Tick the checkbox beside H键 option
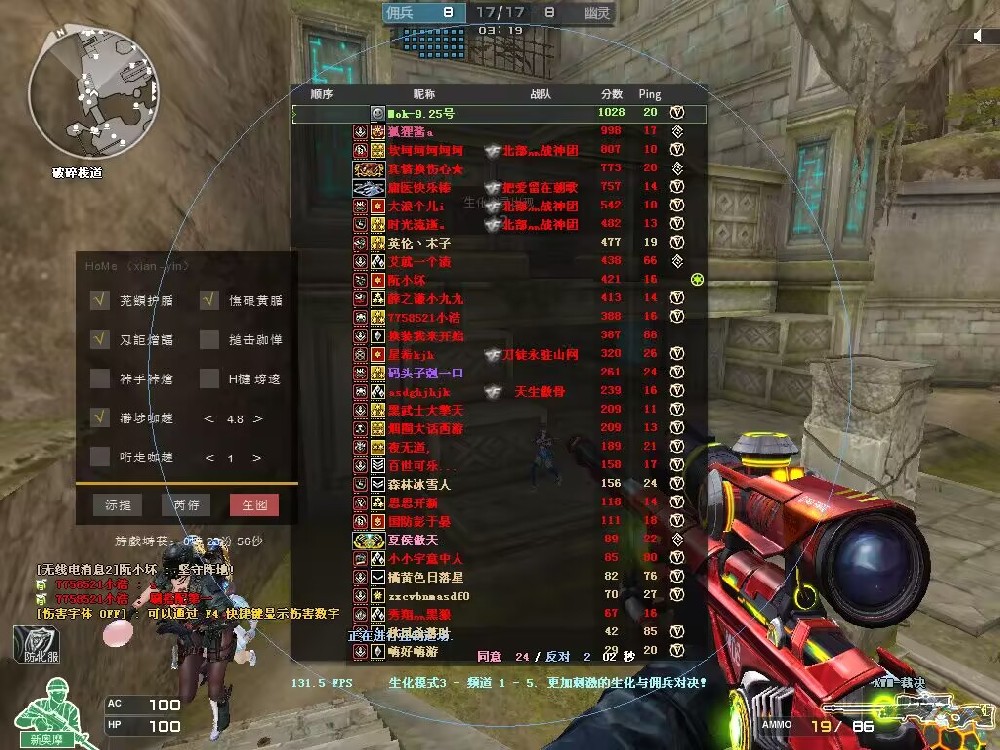 tap(209, 378)
